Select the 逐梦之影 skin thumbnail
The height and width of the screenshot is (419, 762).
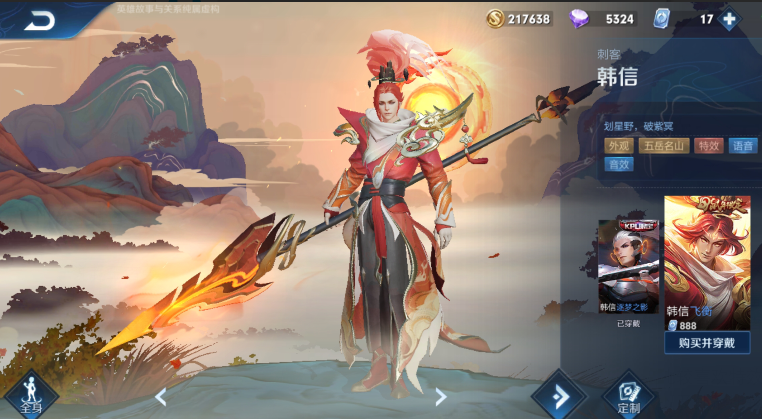click(x=628, y=266)
